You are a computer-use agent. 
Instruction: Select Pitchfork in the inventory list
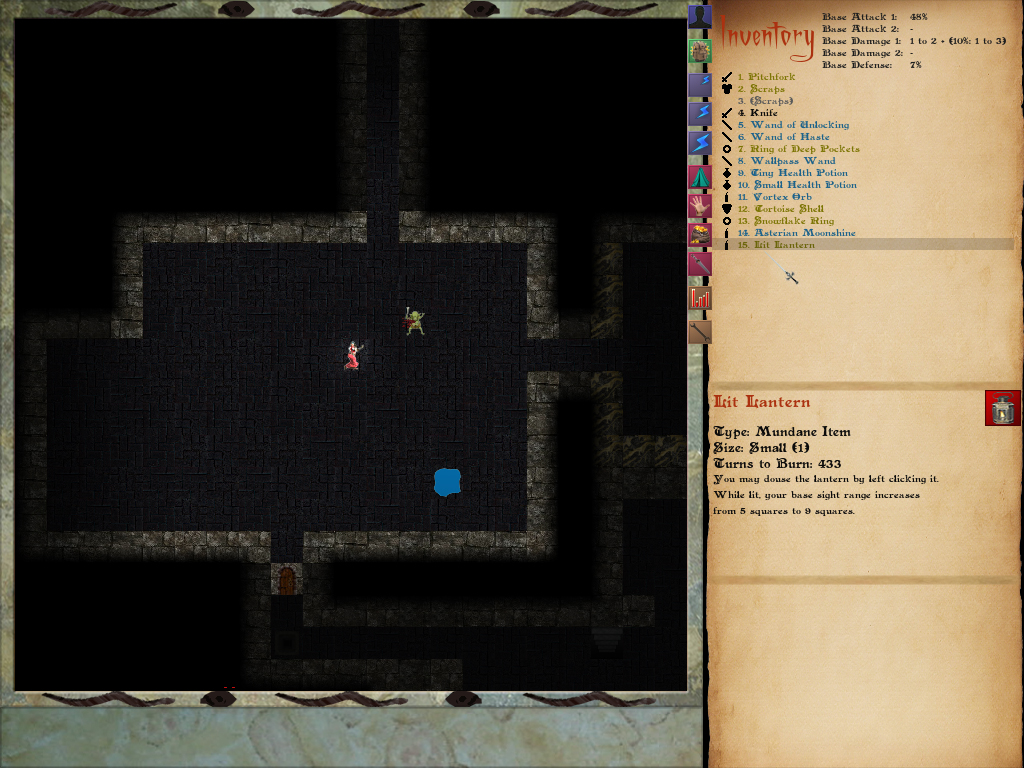tap(772, 77)
